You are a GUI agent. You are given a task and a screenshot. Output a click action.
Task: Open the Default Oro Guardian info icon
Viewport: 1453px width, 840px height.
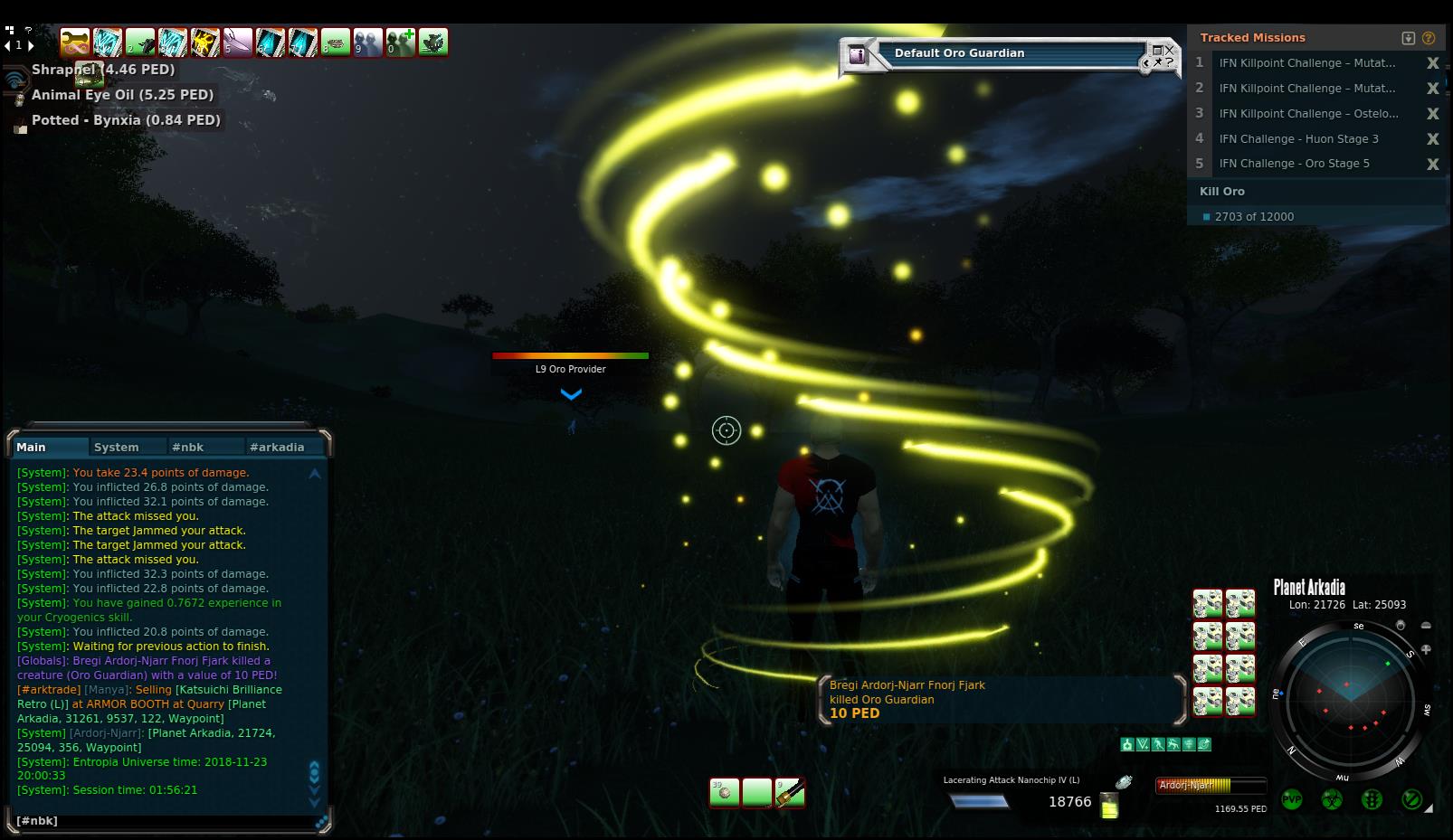[857, 56]
